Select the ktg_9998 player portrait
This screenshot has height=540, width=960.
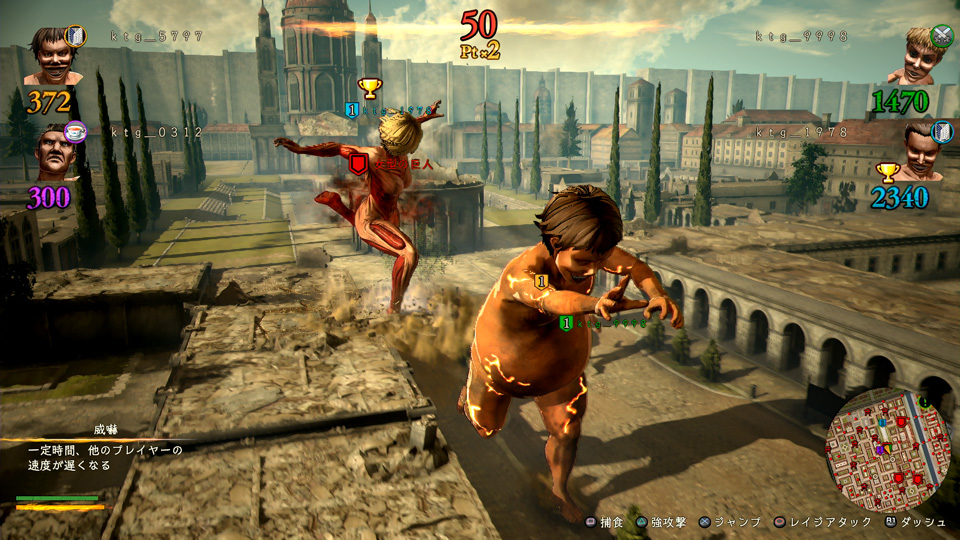[916, 57]
